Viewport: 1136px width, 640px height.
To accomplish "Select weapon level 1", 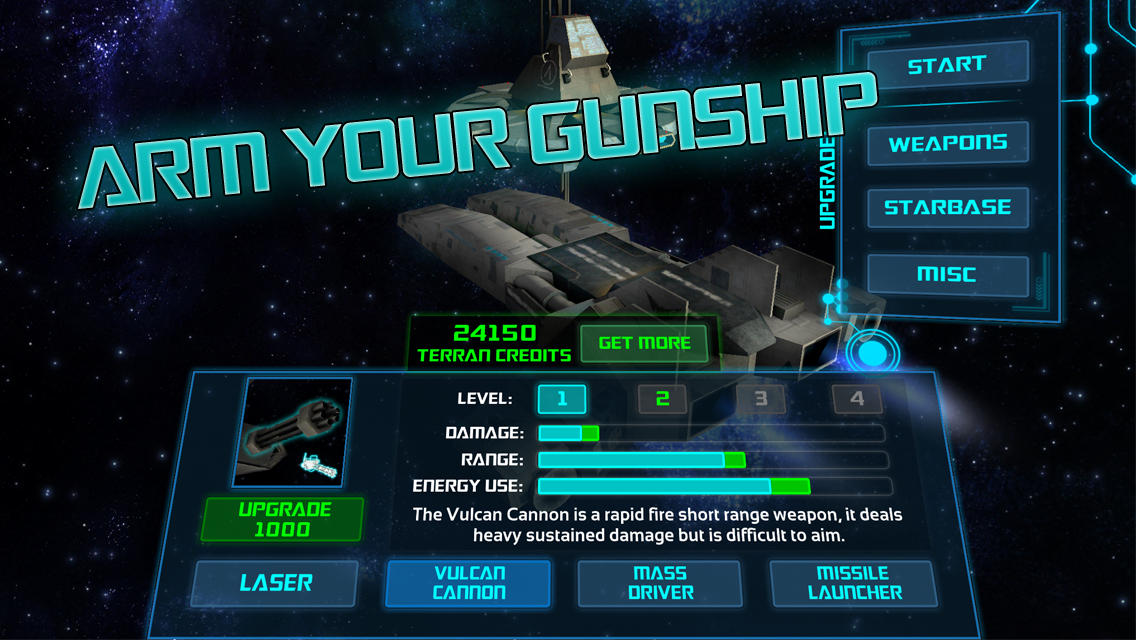I will coord(562,399).
